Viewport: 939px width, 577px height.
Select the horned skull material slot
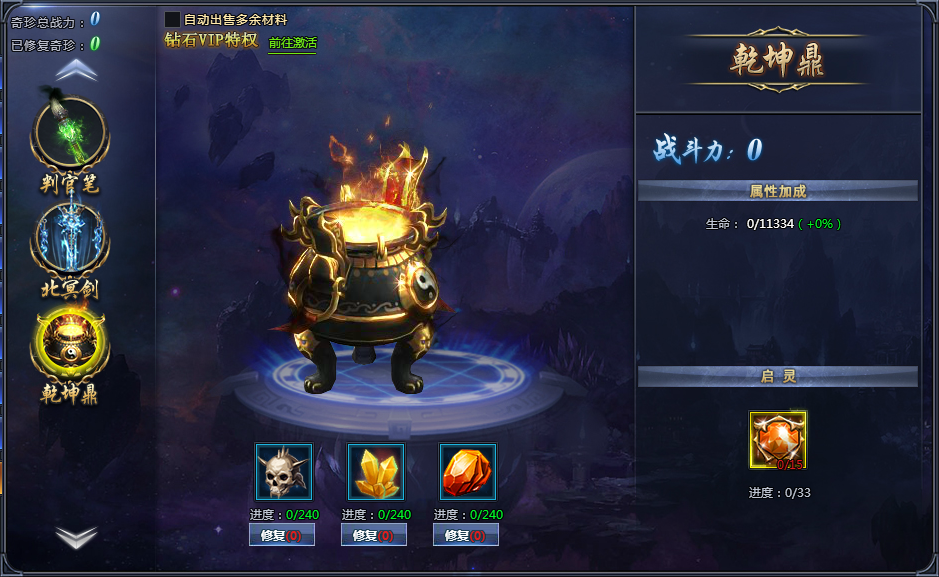click(x=284, y=472)
